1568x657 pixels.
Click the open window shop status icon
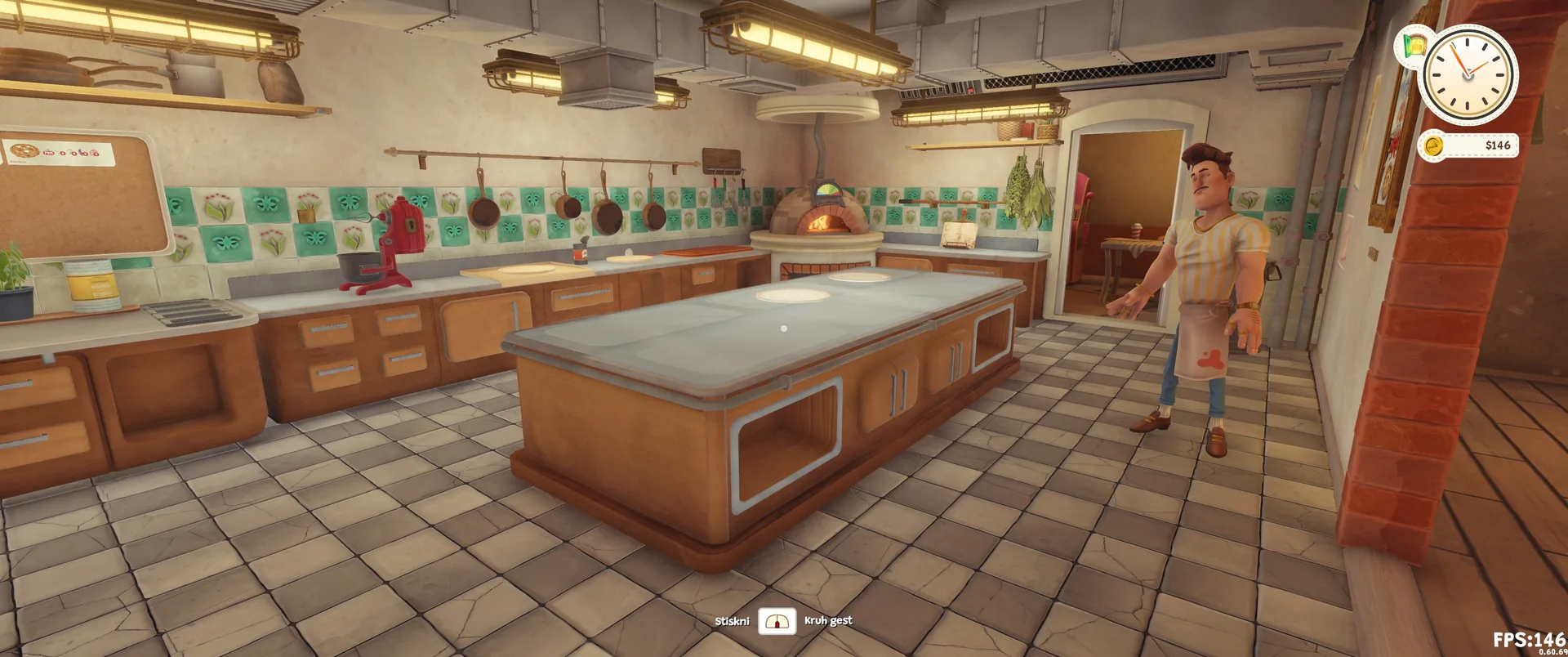click(x=1414, y=44)
